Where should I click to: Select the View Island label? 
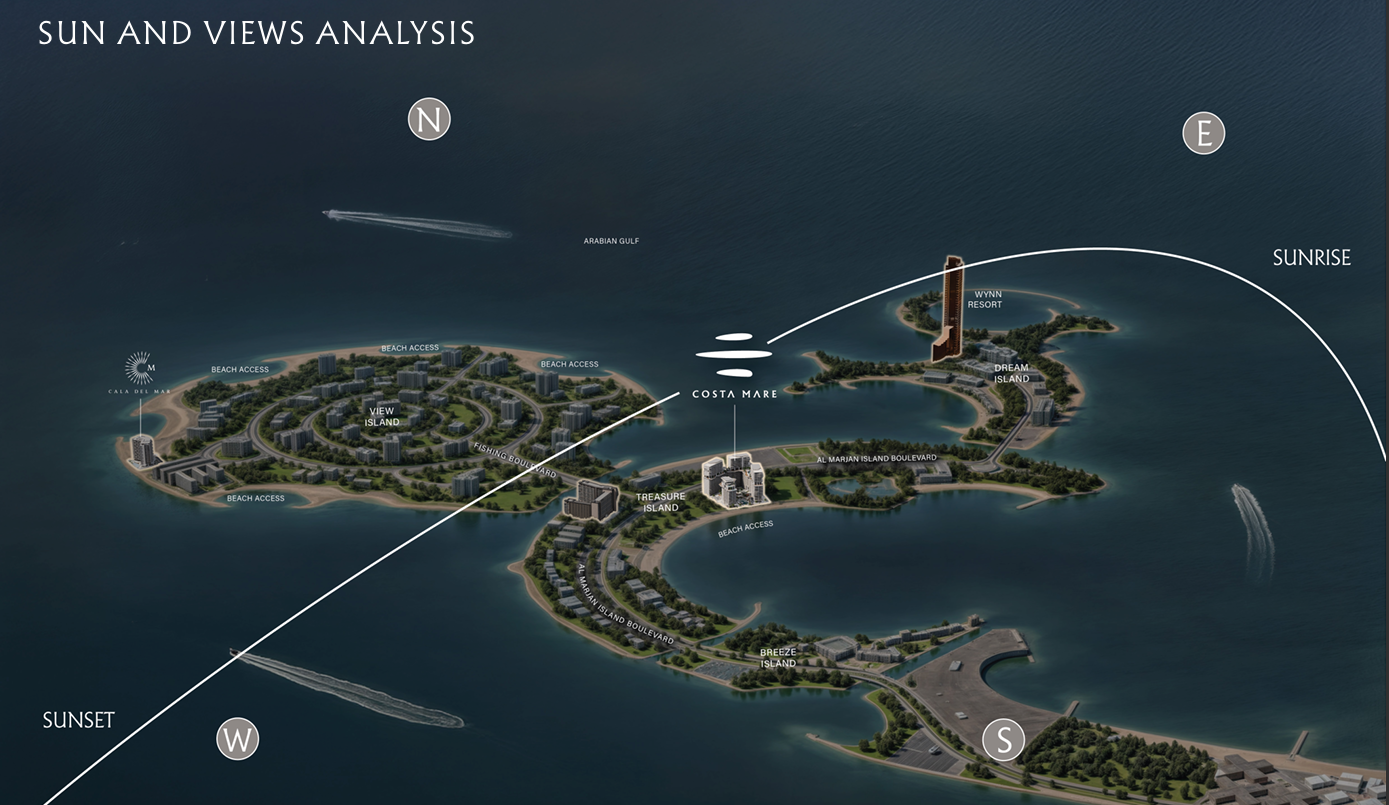click(x=382, y=417)
